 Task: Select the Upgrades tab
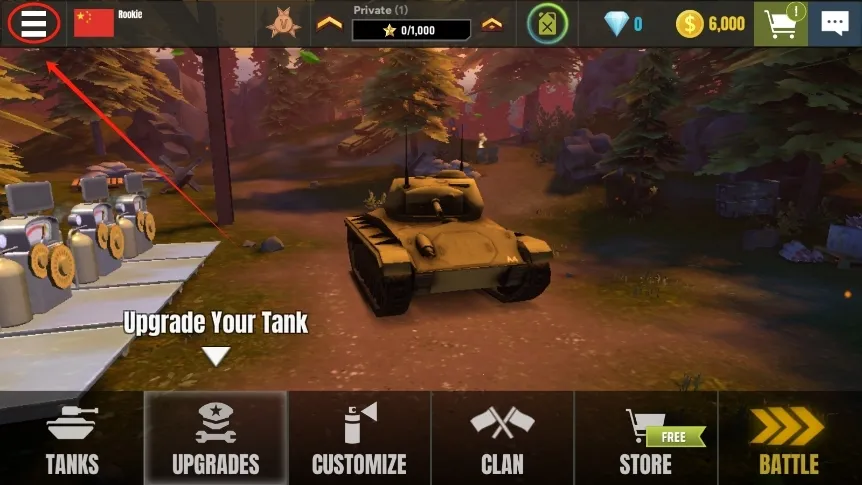215,438
